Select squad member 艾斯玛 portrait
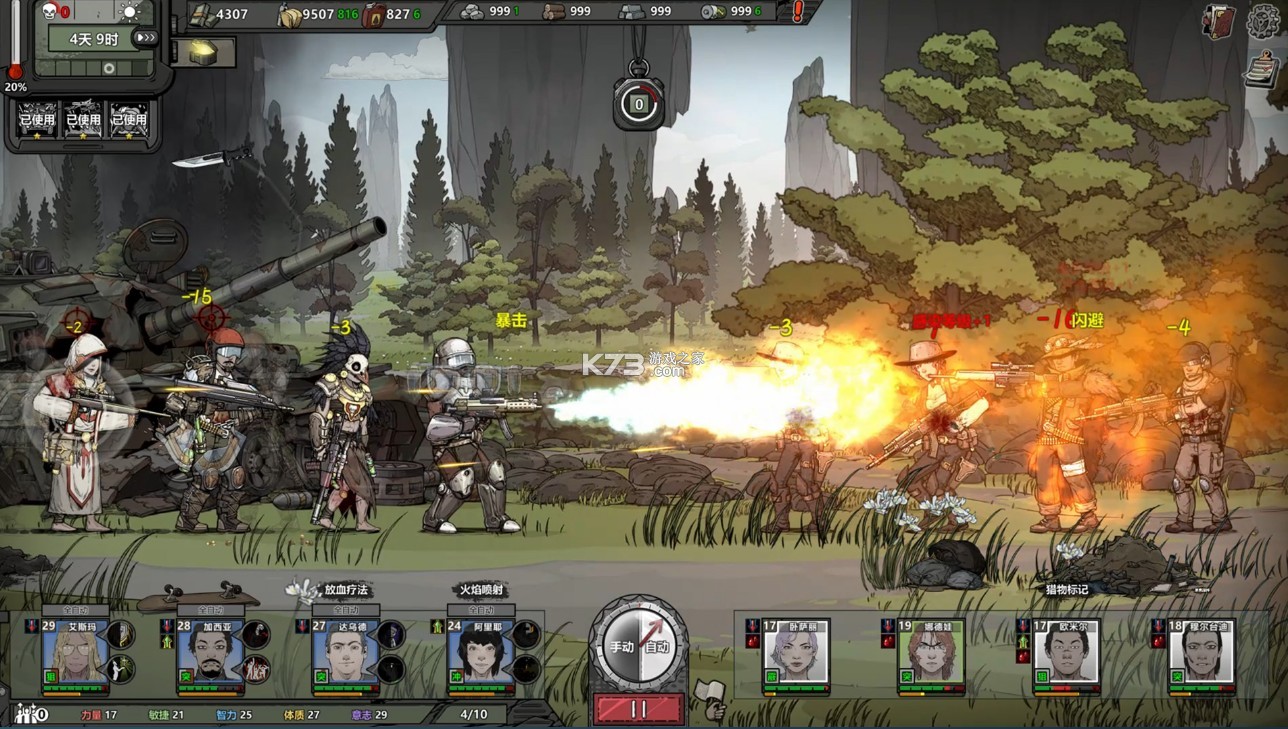The height and width of the screenshot is (729, 1288). coord(74,653)
